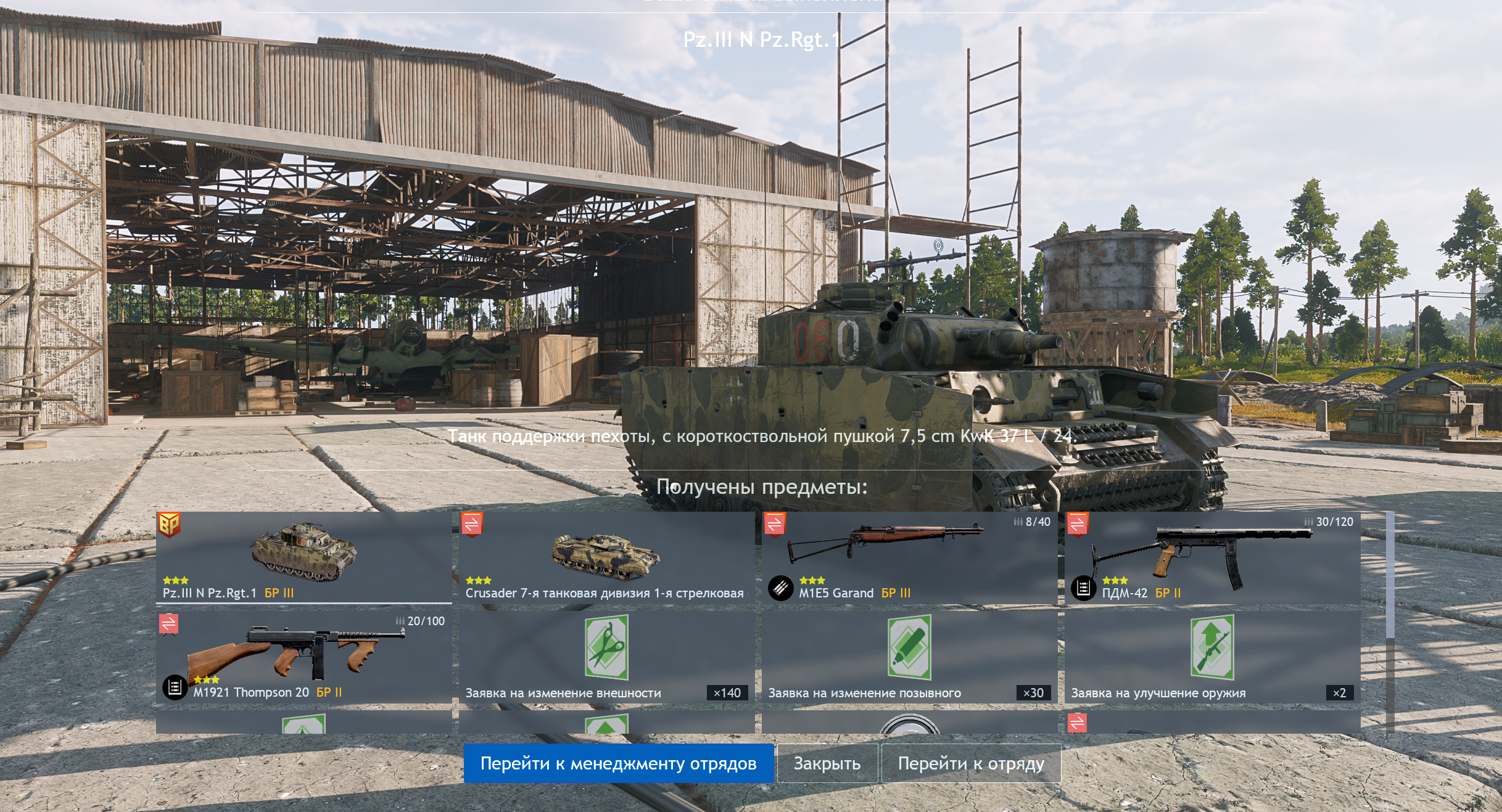Select the callsign change order tile
Image resolution: width=1502 pixels, height=812 pixels.
coord(909,657)
